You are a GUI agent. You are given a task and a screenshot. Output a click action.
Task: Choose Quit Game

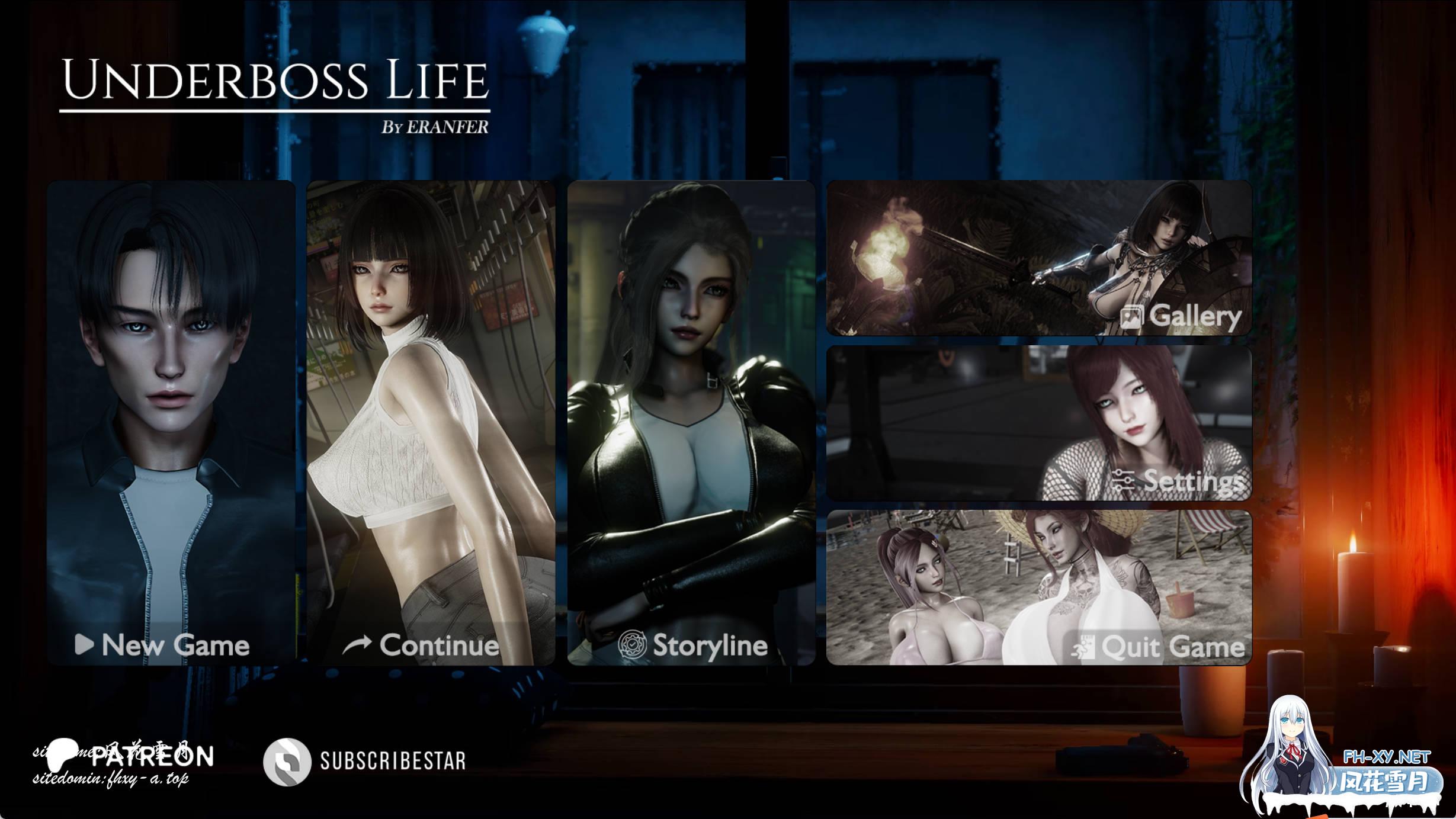coord(1039,587)
